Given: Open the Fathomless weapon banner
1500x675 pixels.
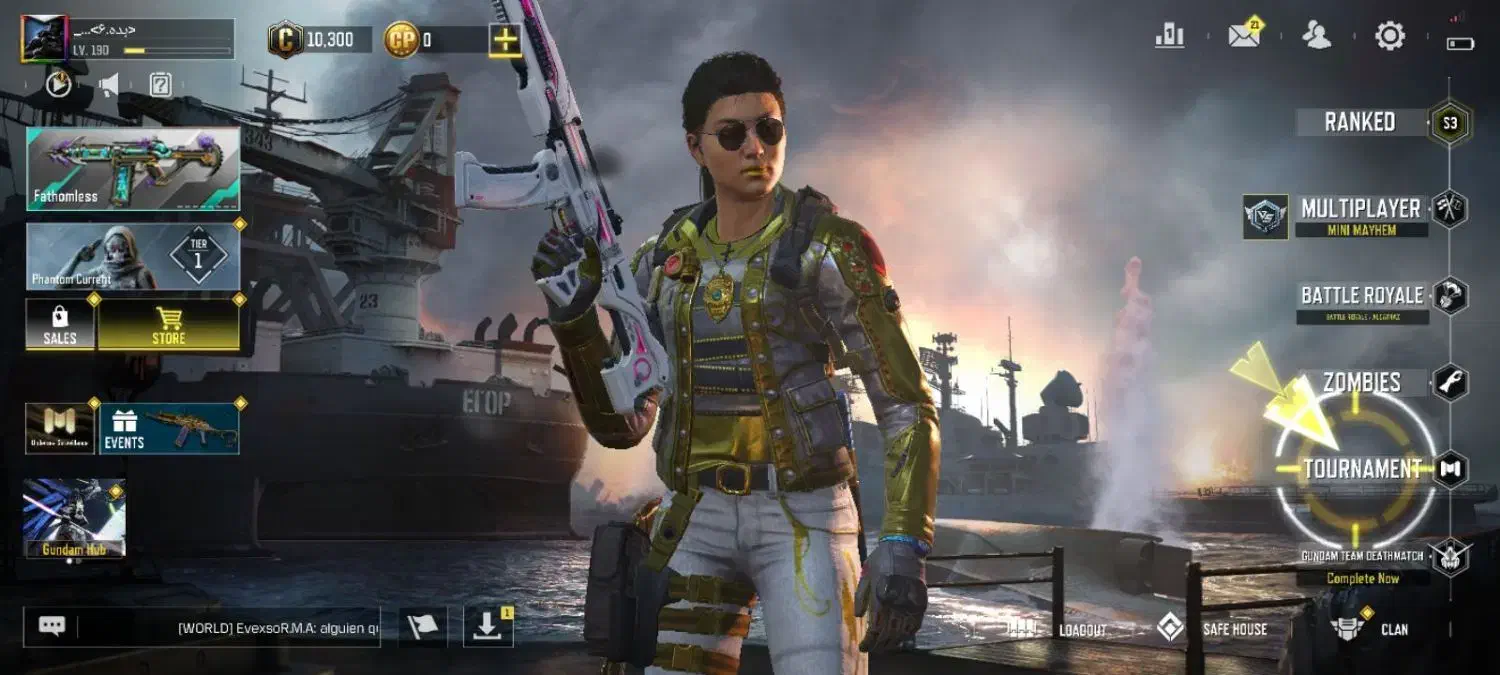Looking at the screenshot, I should coord(133,168).
